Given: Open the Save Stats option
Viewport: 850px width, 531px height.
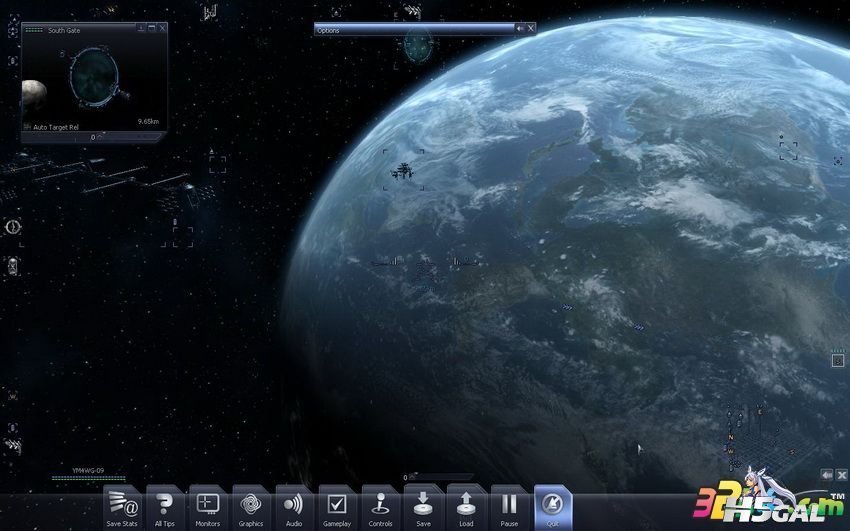Looking at the screenshot, I should tap(122, 506).
